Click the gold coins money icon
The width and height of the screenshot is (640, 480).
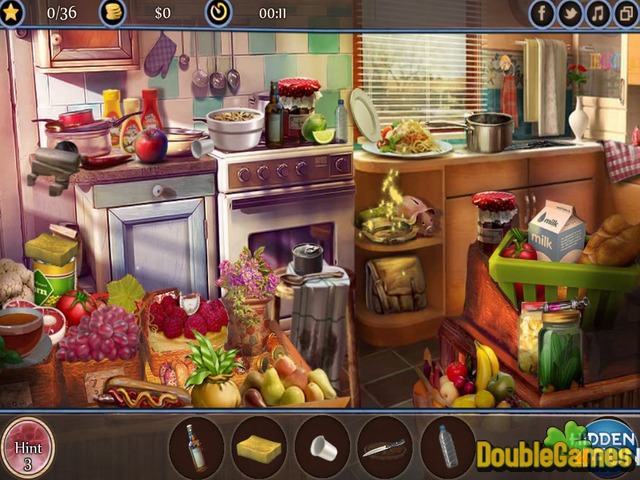[113, 13]
